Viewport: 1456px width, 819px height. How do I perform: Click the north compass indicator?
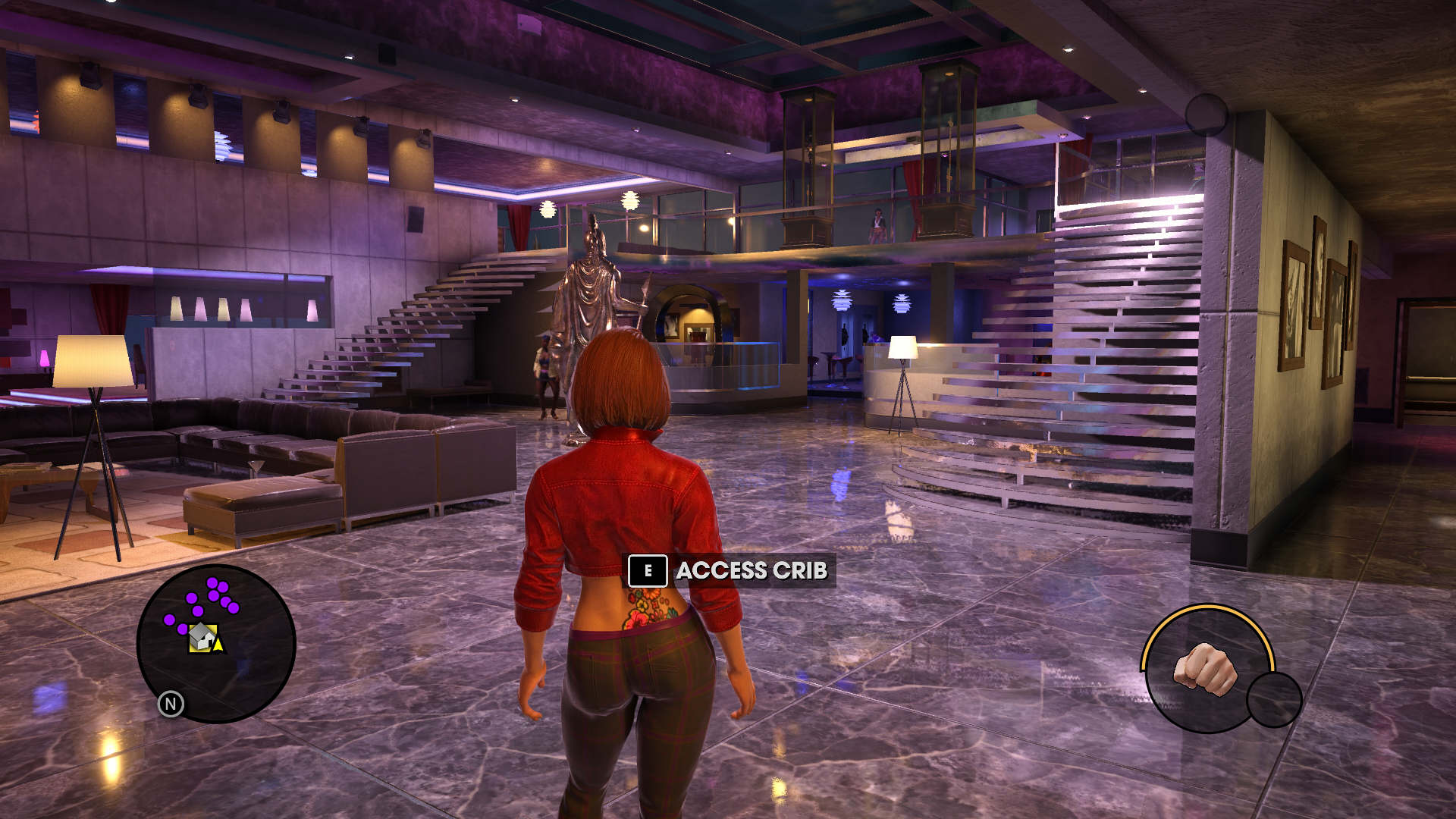coord(171,704)
